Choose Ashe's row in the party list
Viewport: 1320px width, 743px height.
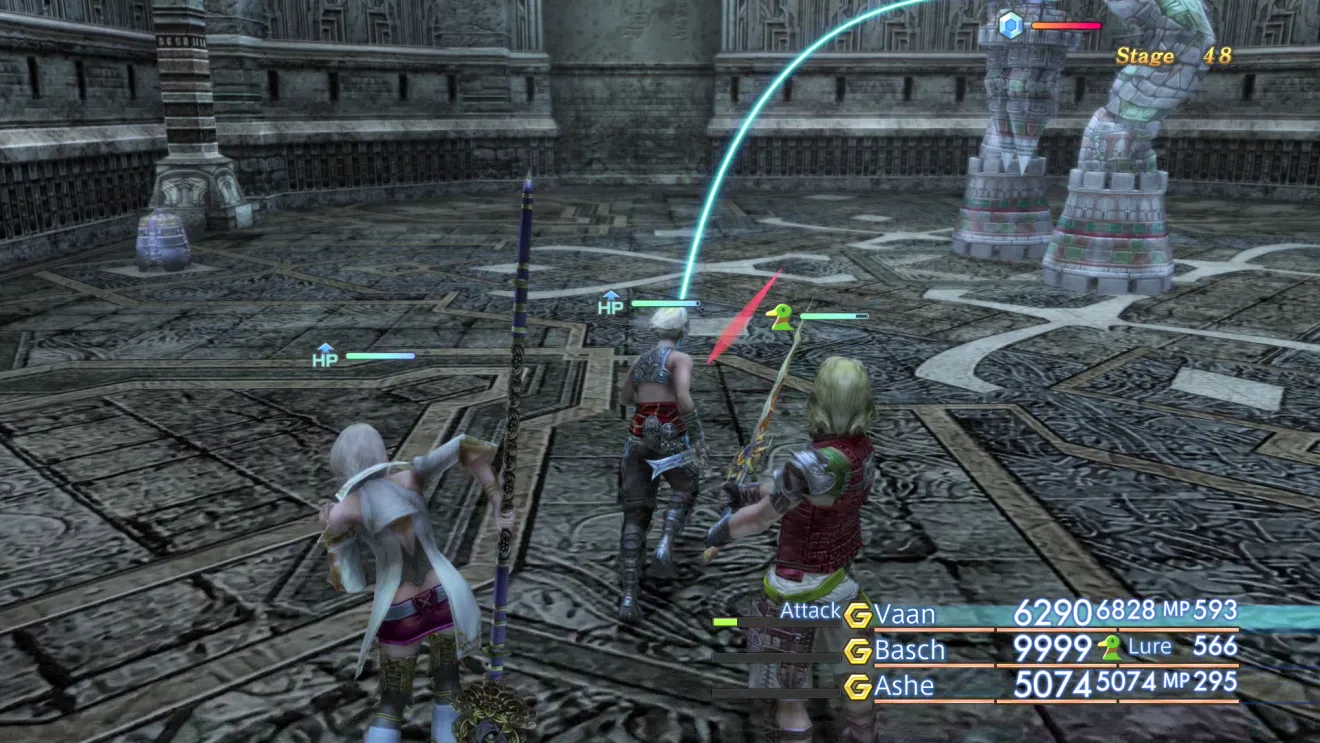905,686
